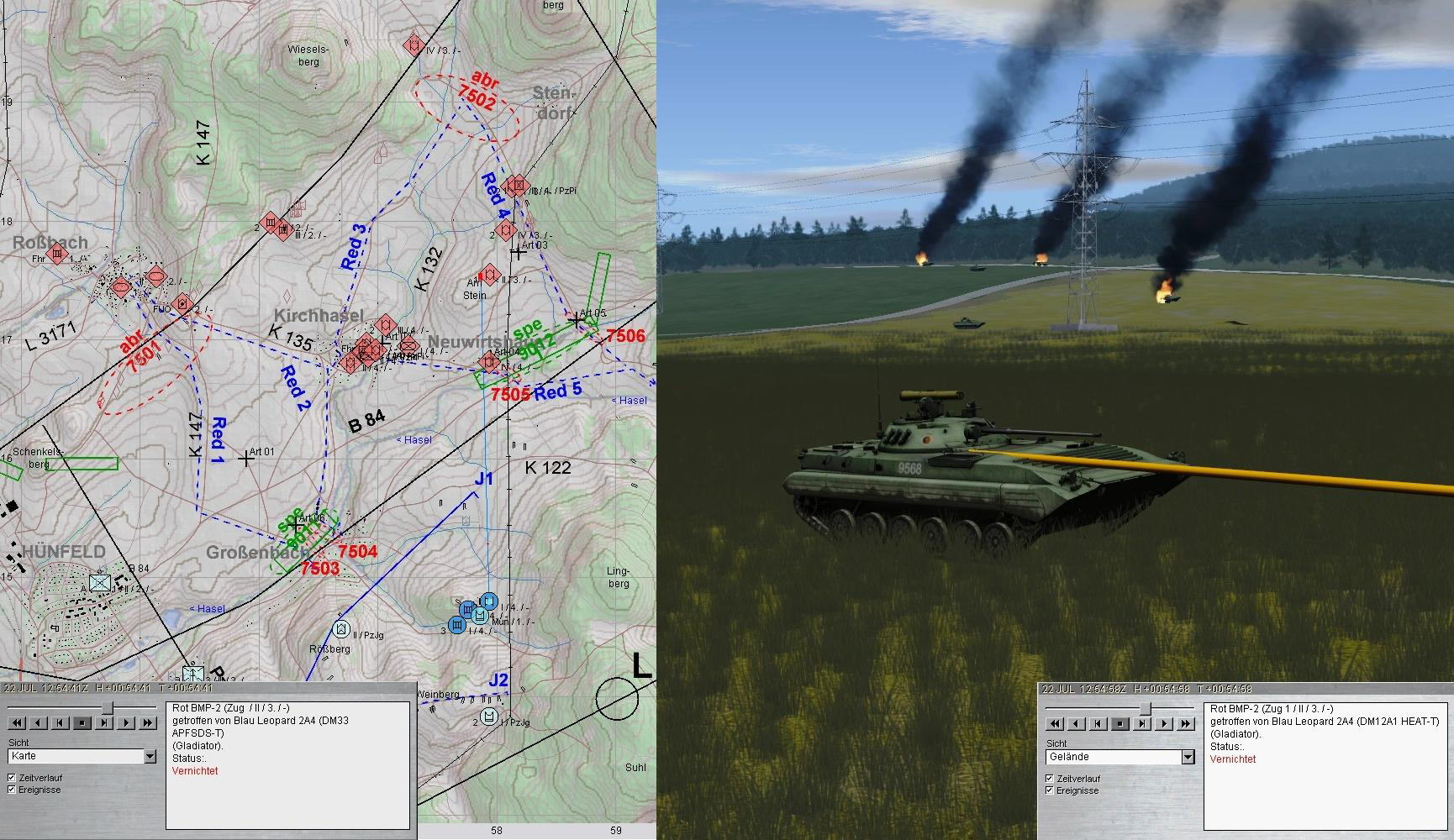The width and height of the screenshot is (1454, 840).
Task: Toggle Zeitverlauf checkbox in the Gelände panel
Action: 1050,779
